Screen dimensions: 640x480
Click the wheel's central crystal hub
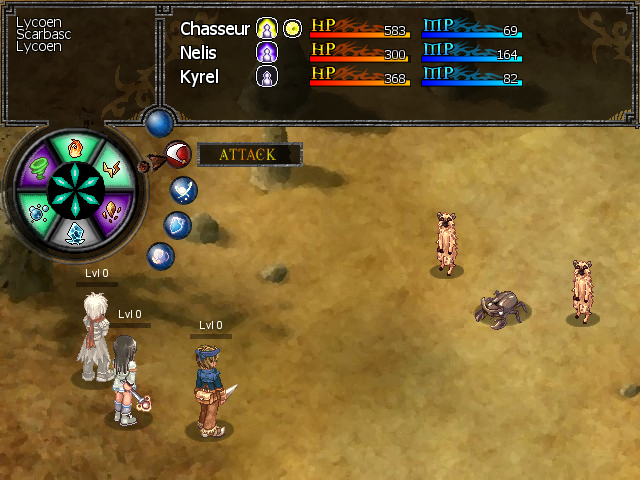coord(75,189)
